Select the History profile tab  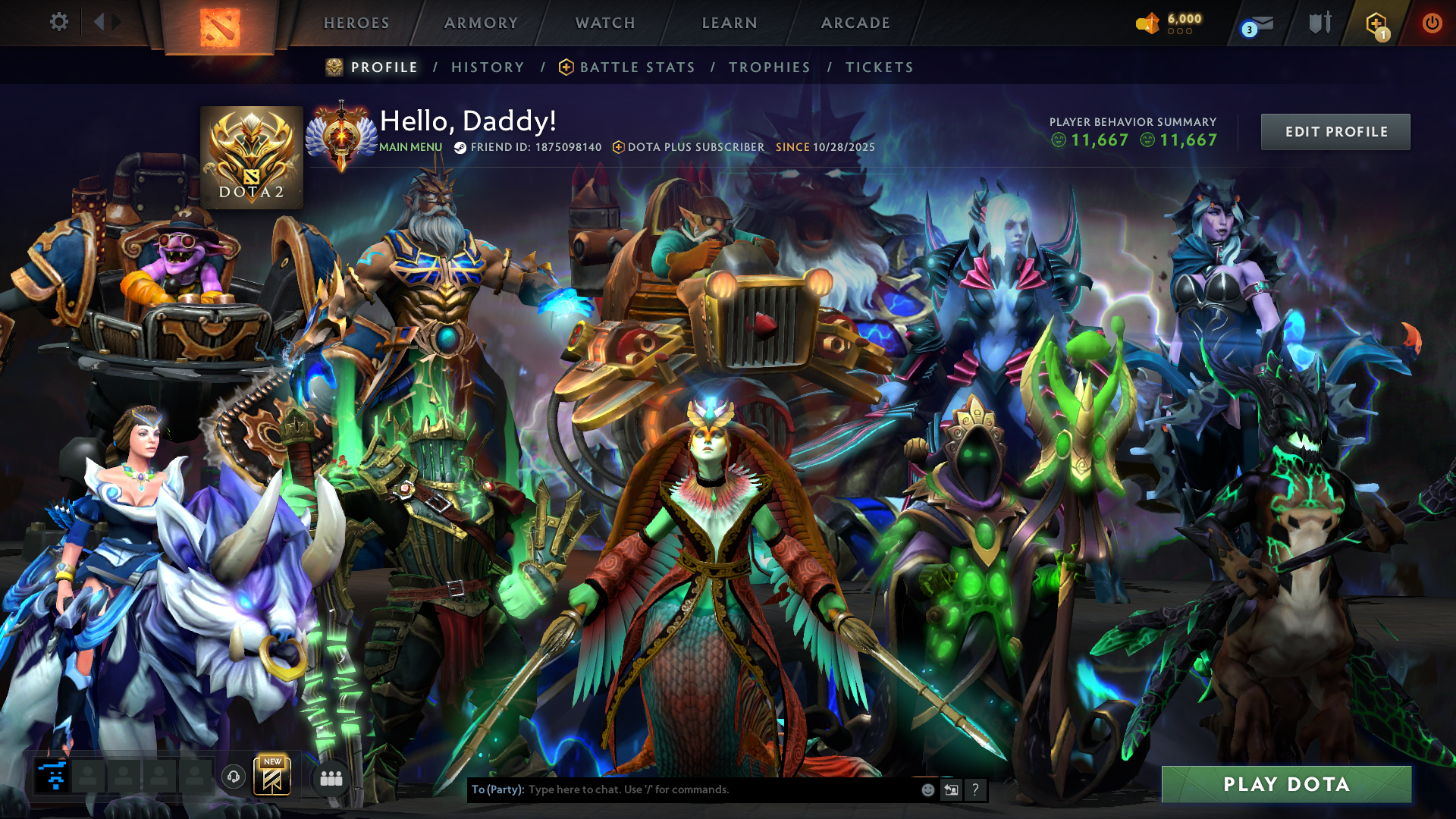(x=488, y=67)
